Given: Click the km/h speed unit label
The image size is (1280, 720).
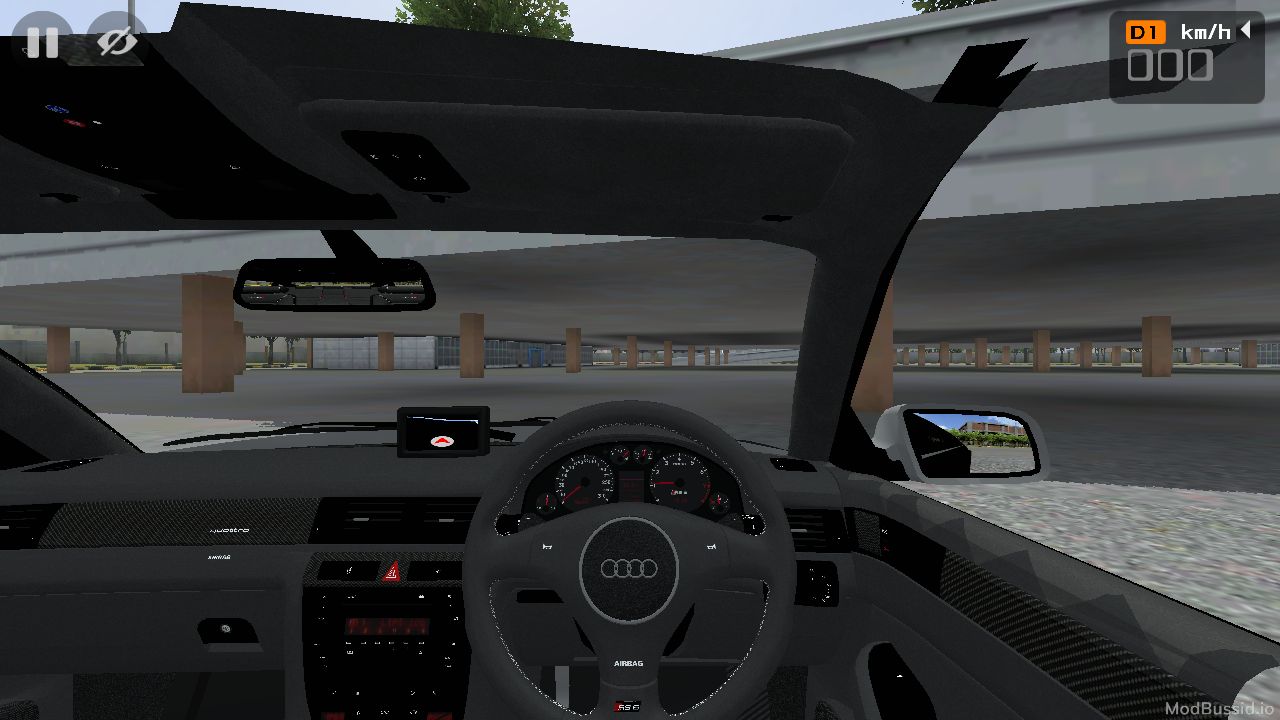Looking at the screenshot, I should pos(1205,31).
